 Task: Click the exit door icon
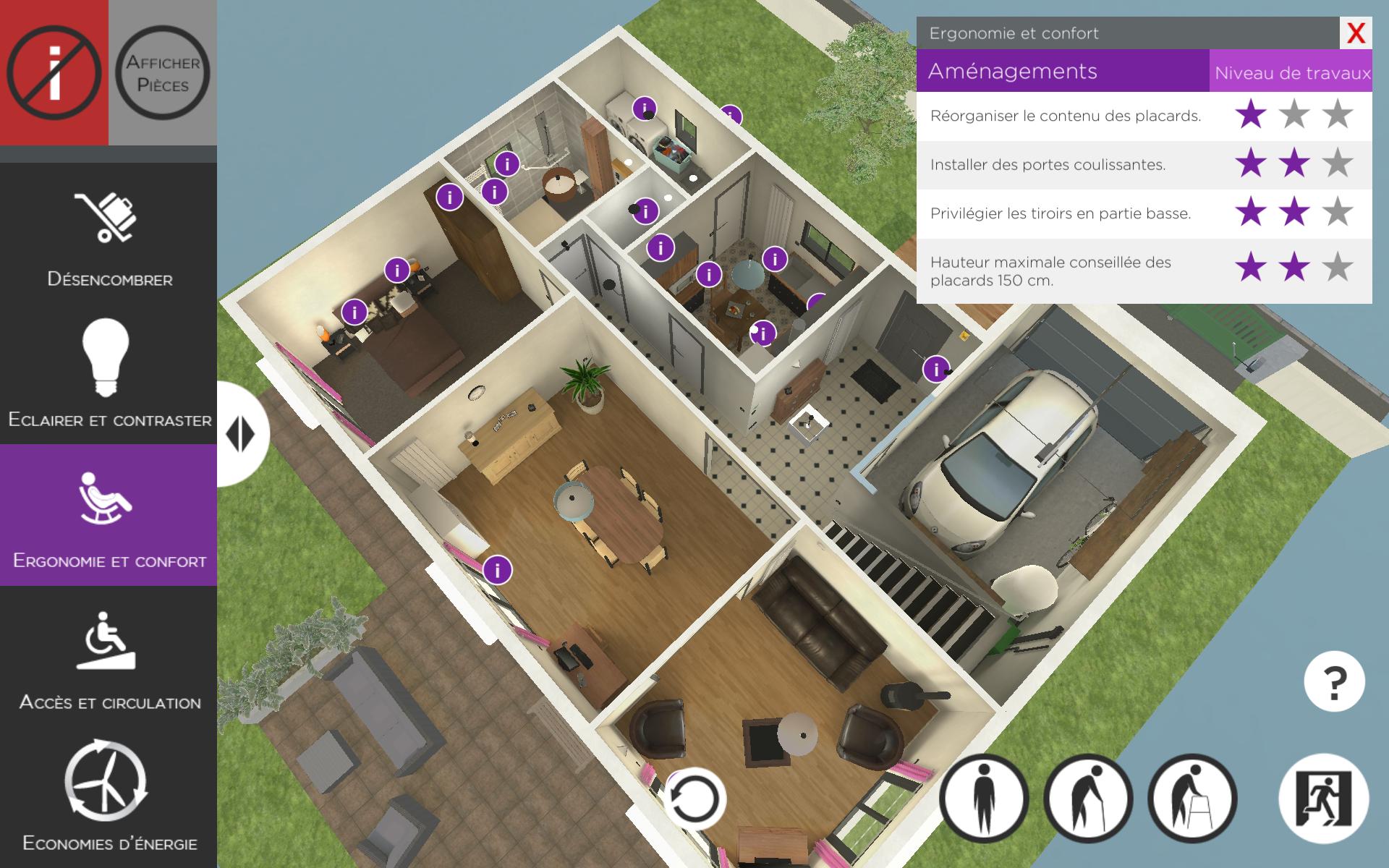tap(1324, 799)
